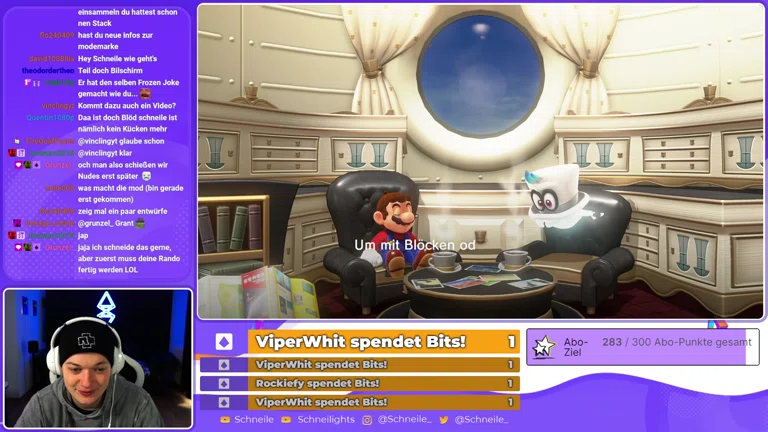Select the Rockiefy spendet Bits row
This screenshot has width=768, height=432.
360,383
